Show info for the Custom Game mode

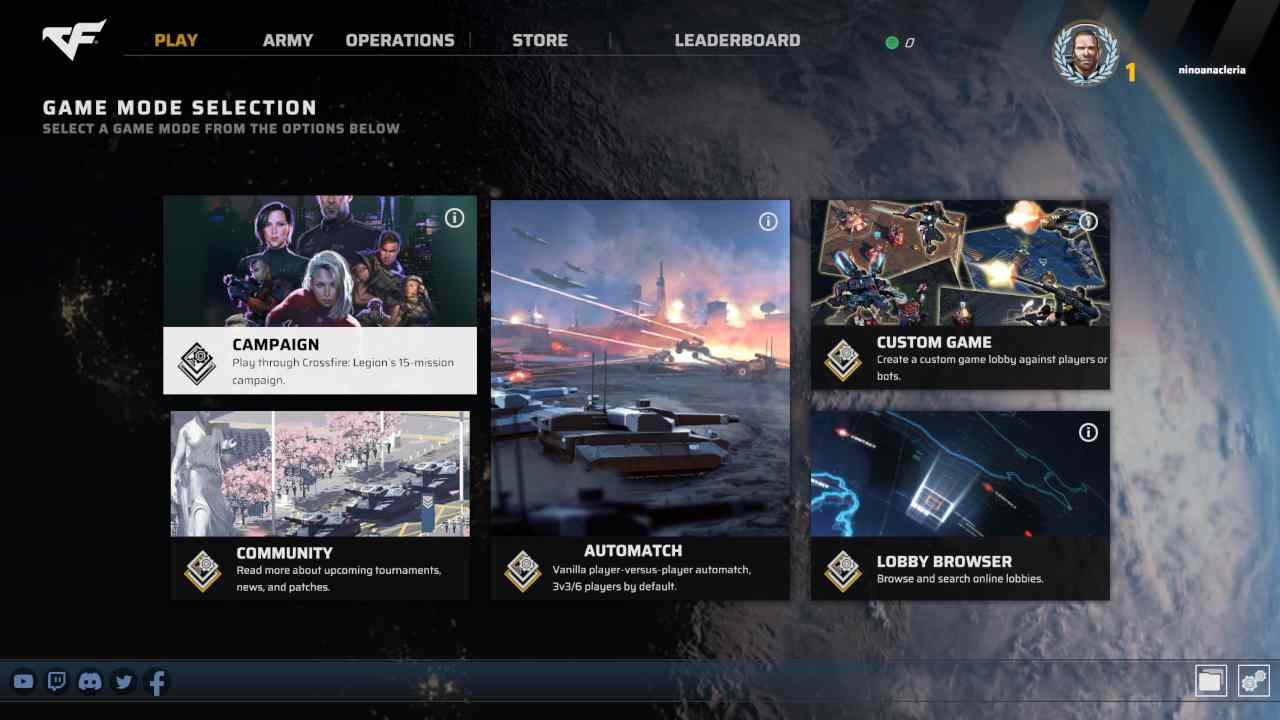tap(1088, 222)
